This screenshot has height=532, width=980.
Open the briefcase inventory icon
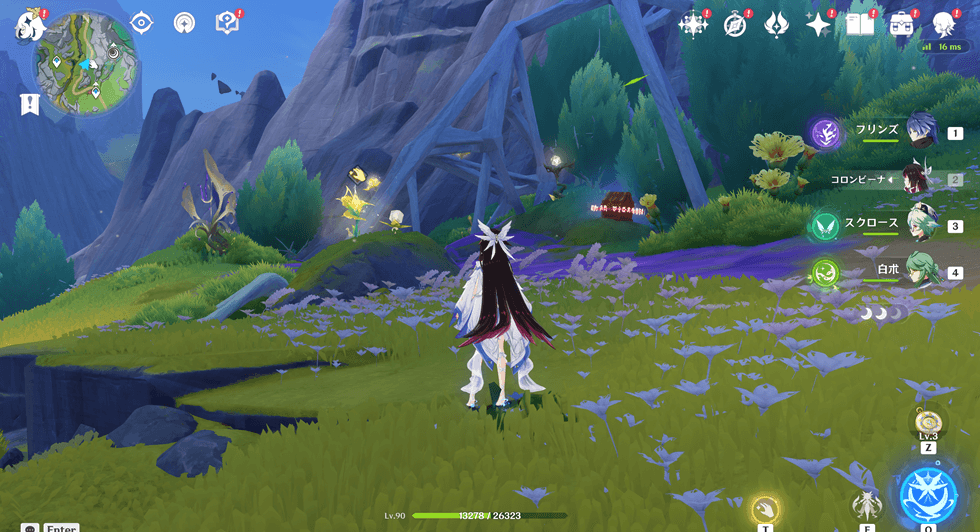(x=902, y=24)
